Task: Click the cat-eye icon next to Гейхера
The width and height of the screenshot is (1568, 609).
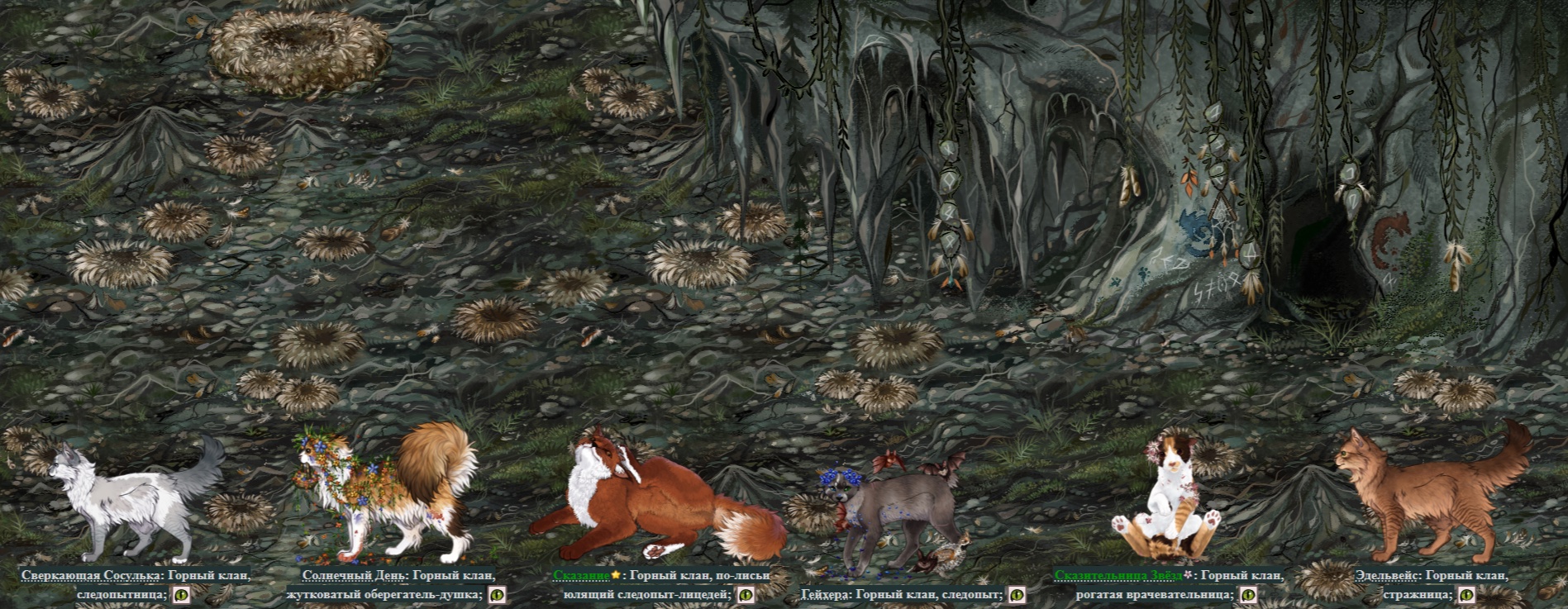Action: coord(1017,594)
